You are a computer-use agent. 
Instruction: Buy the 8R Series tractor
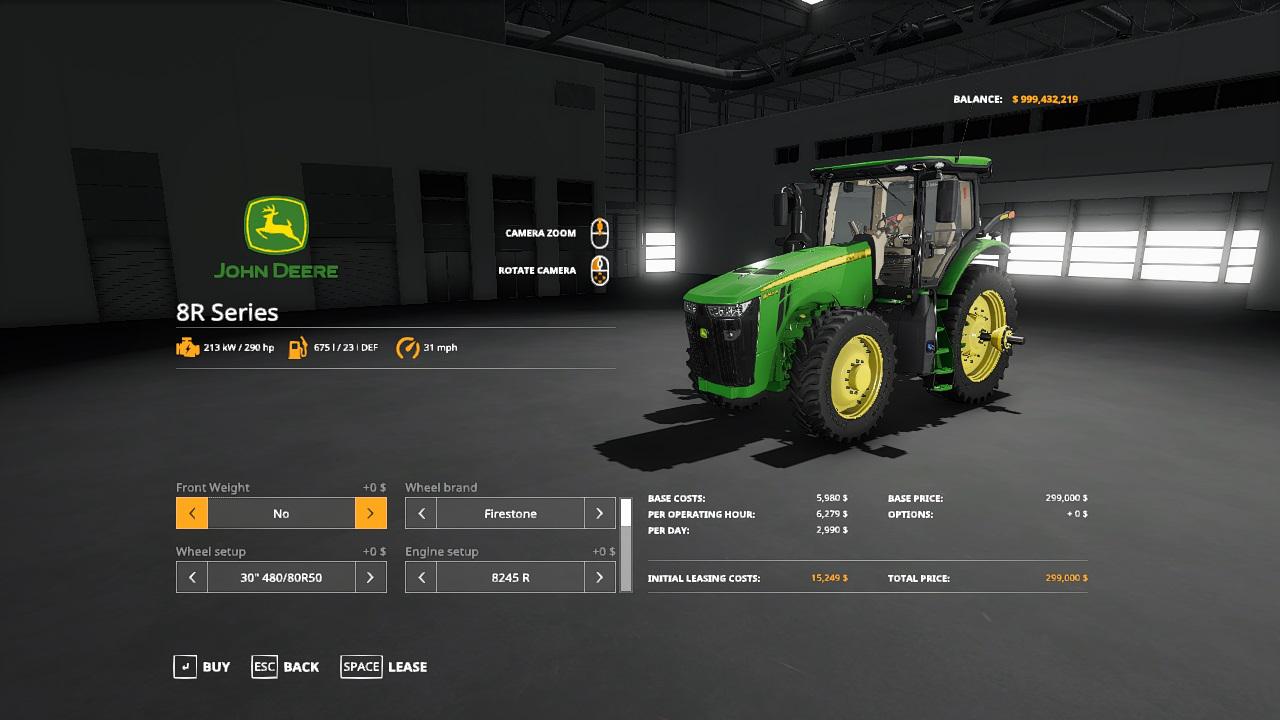pyautogui.click(x=202, y=667)
